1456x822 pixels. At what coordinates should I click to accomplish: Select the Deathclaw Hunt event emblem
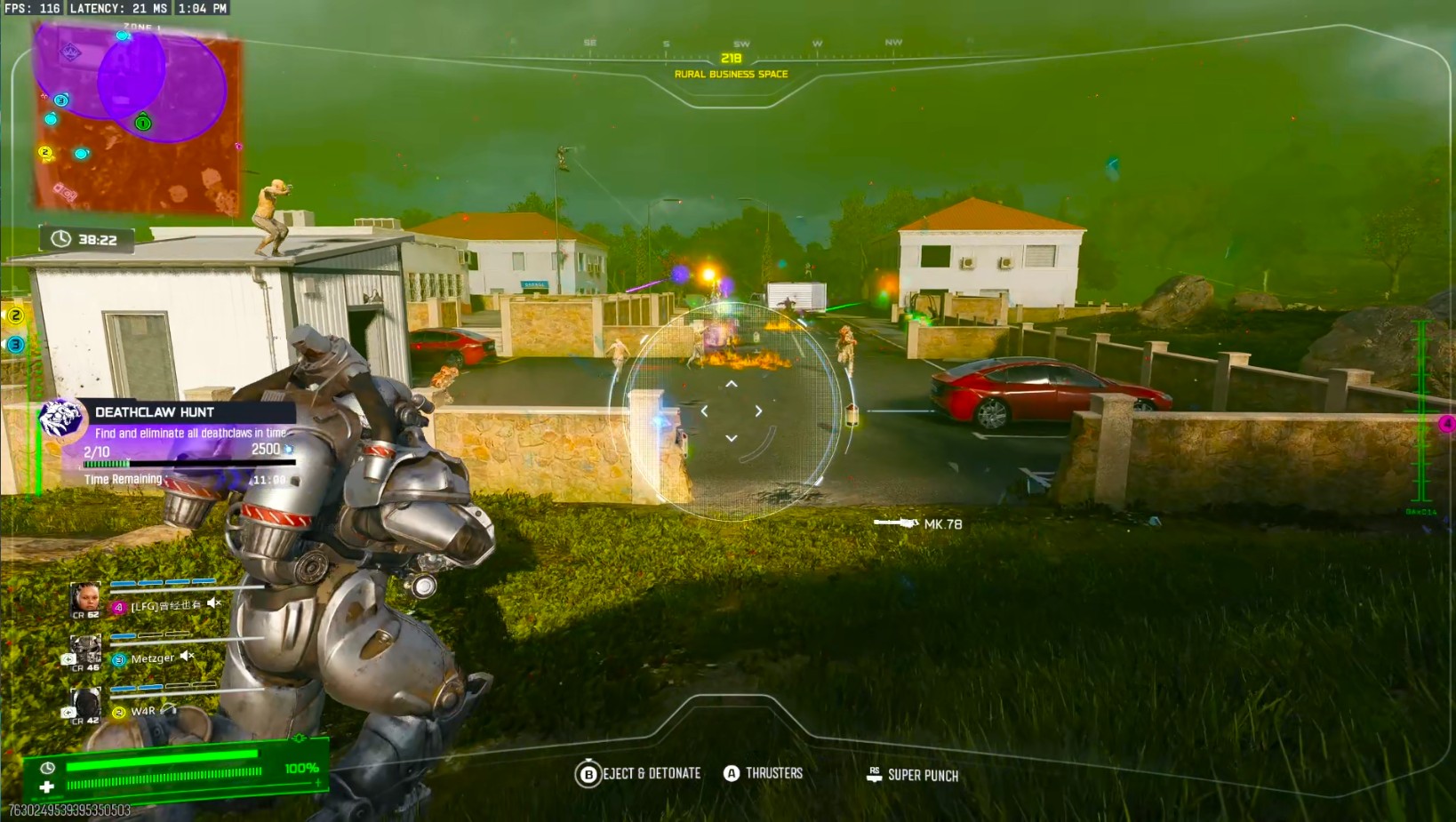62,419
